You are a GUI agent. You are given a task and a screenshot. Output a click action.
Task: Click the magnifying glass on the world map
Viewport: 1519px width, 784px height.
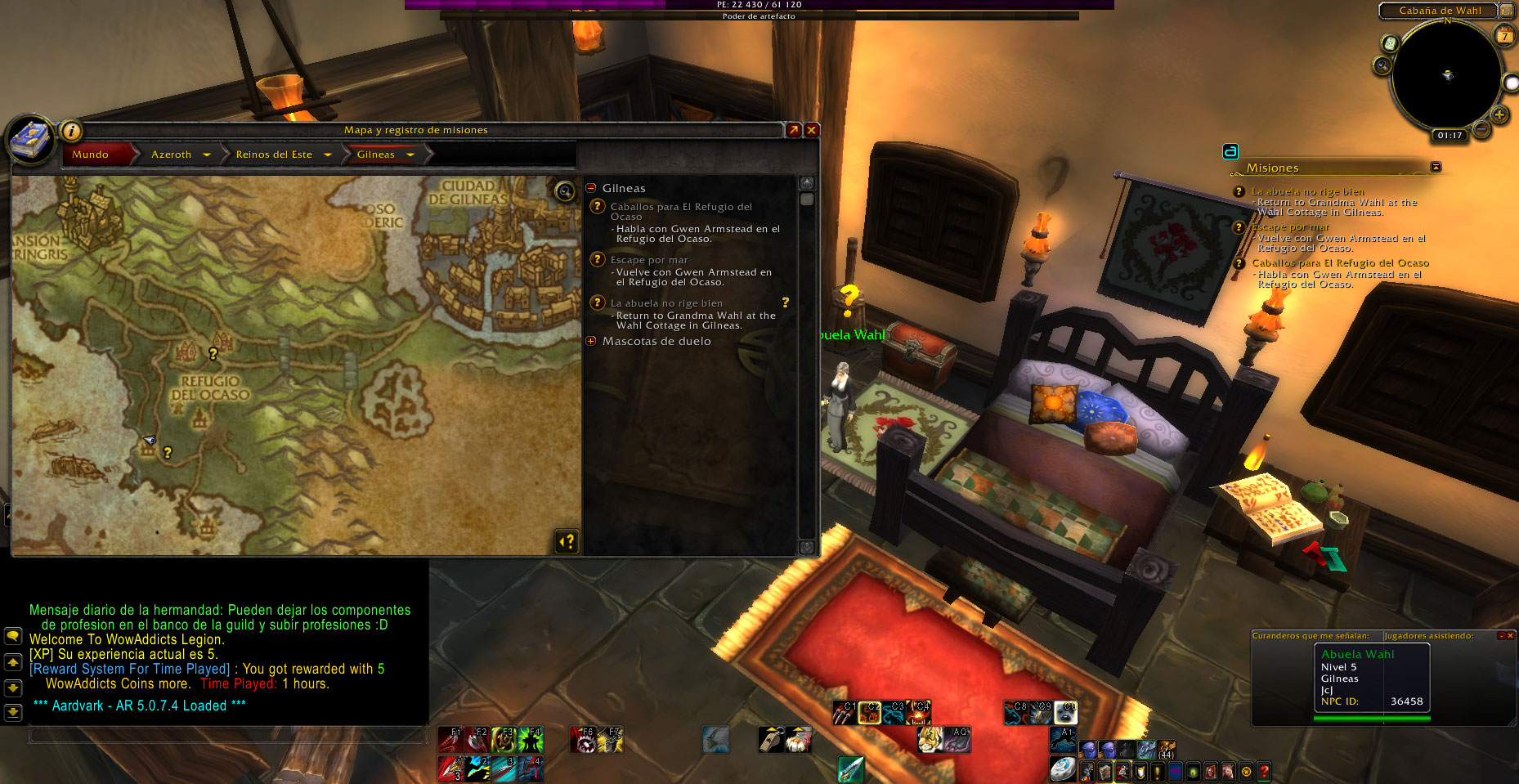(x=564, y=191)
